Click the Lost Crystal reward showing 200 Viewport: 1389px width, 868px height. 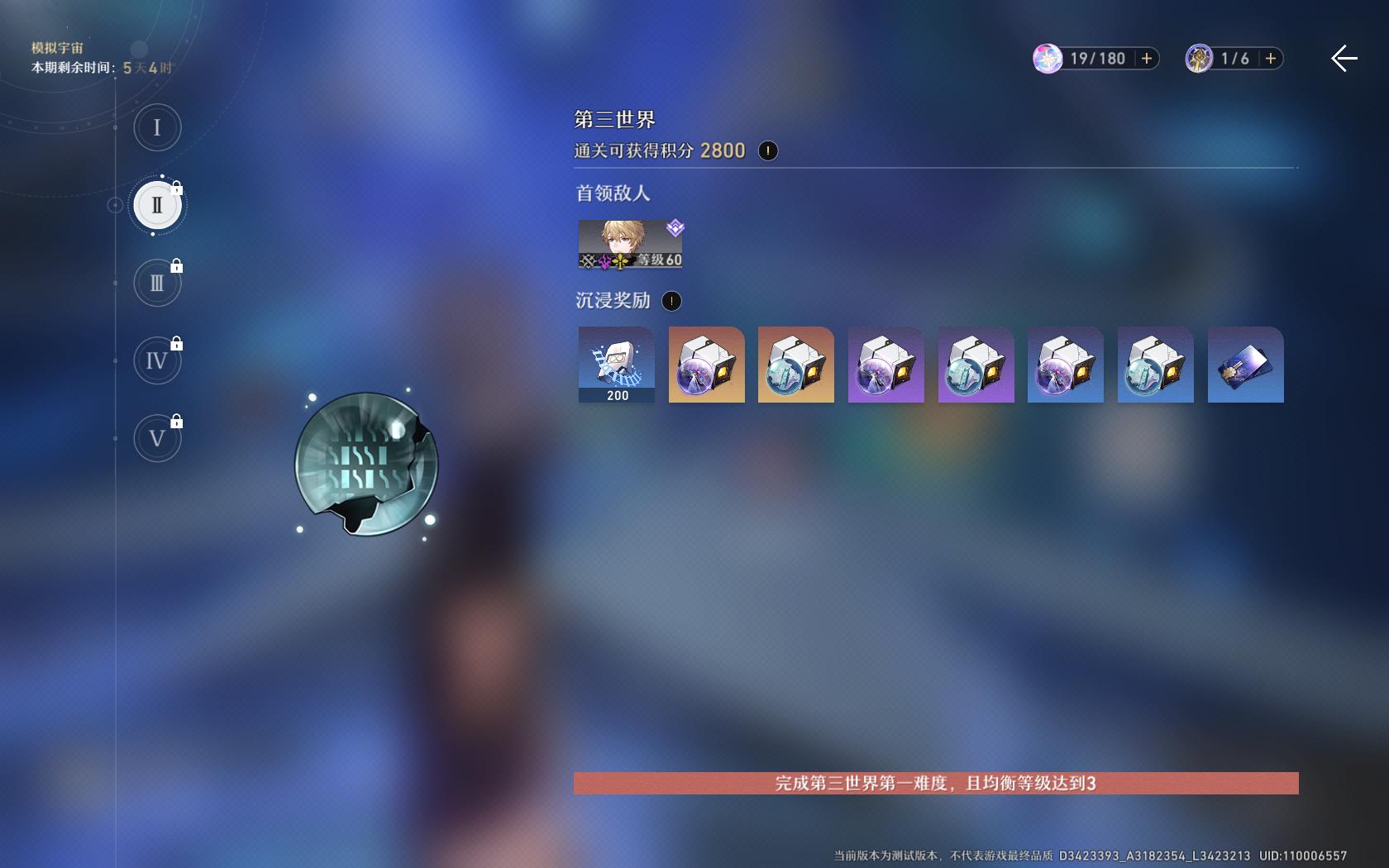(615, 364)
